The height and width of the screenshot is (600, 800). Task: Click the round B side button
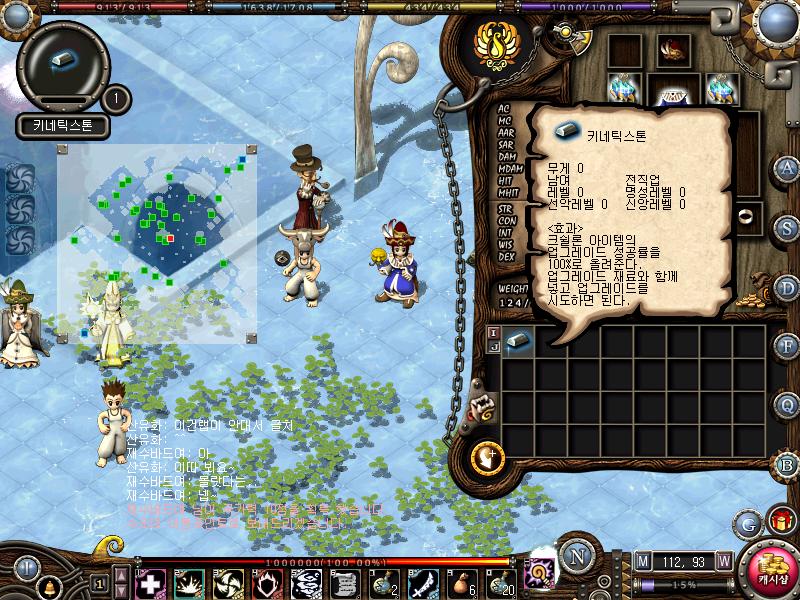click(x=787, y=464)
